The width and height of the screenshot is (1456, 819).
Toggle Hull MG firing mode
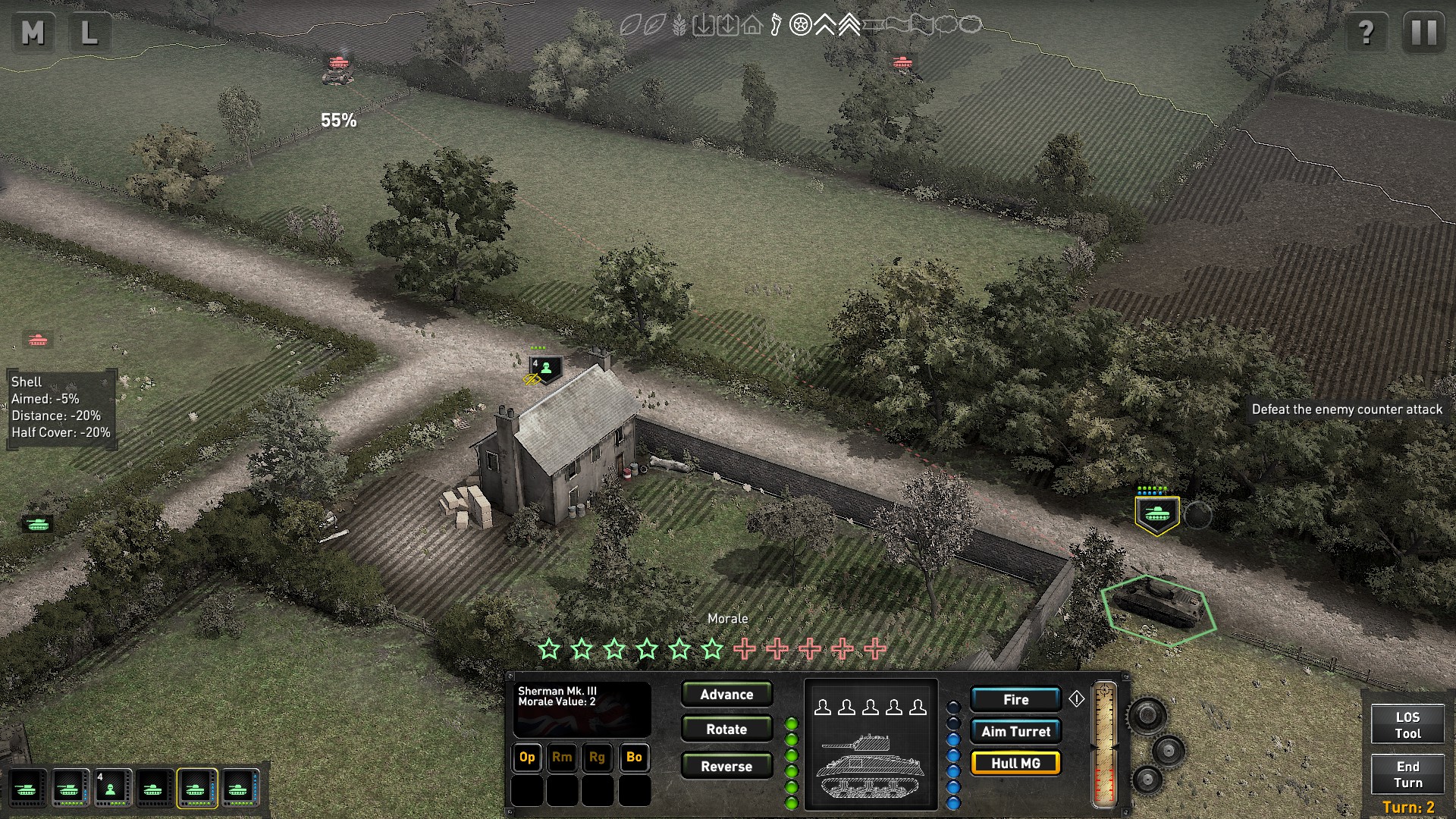coord(1015,764)
